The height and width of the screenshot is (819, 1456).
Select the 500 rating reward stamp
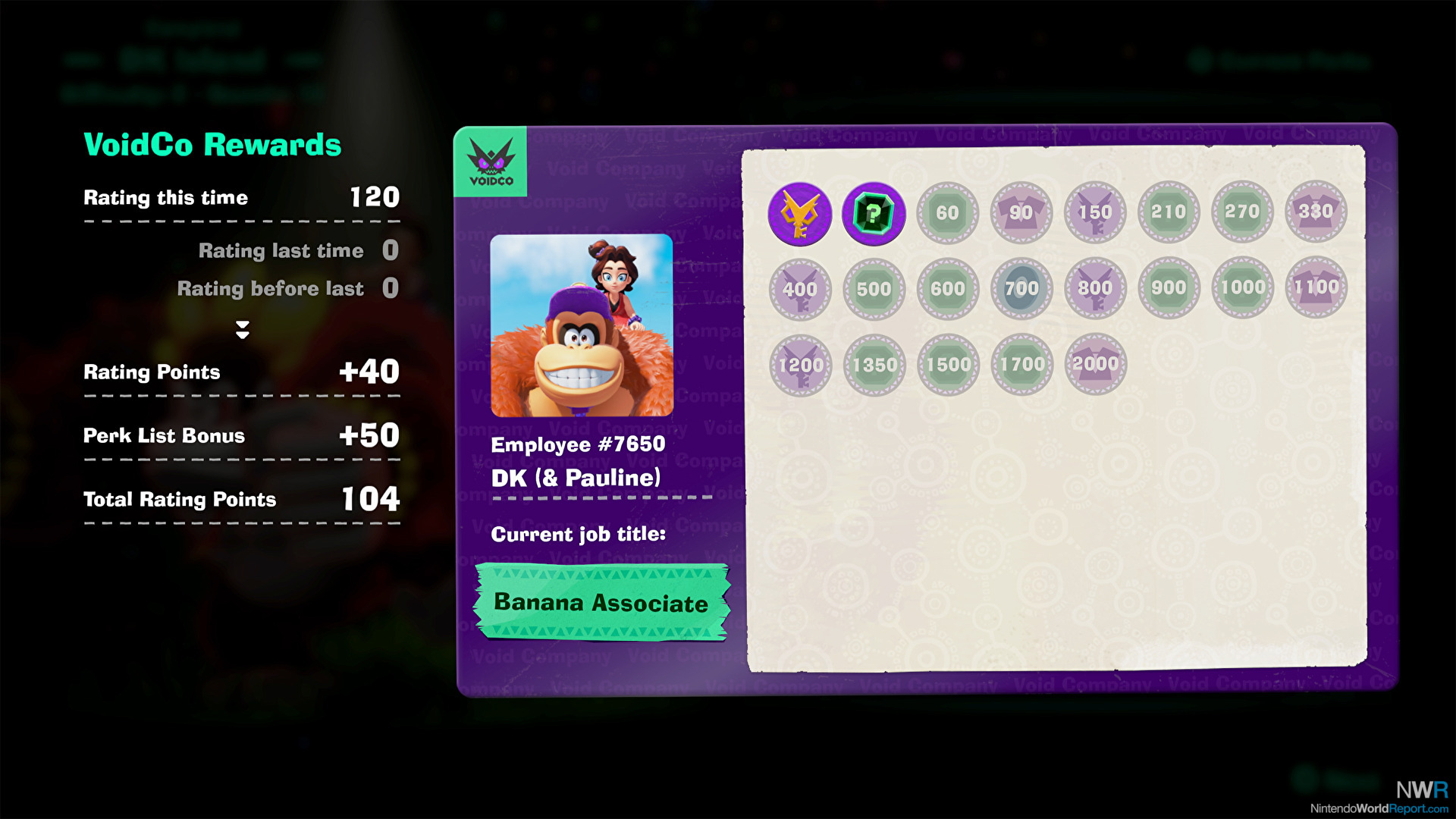pyautogui.click(x=874, y=289)
